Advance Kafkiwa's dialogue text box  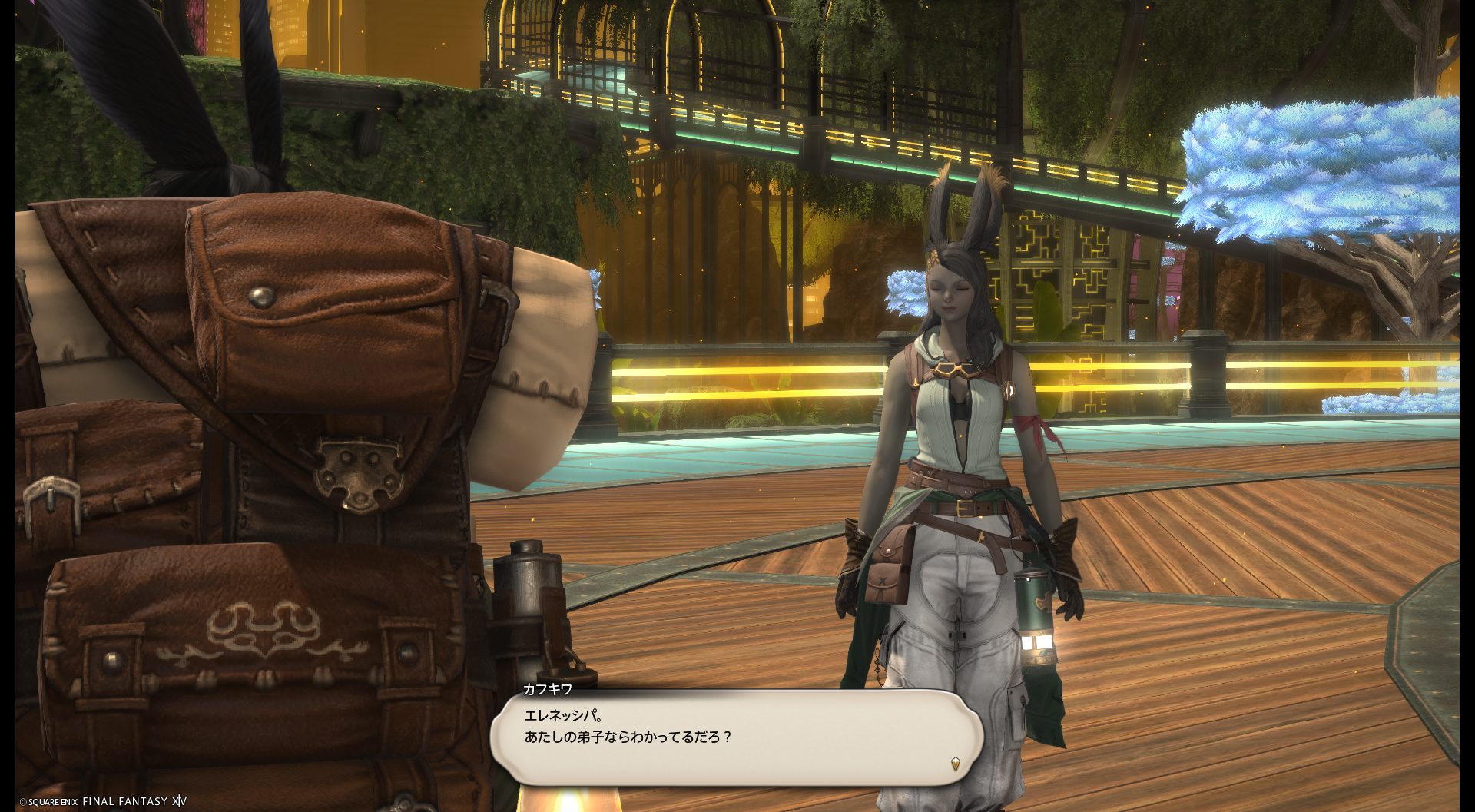[736, 736]
